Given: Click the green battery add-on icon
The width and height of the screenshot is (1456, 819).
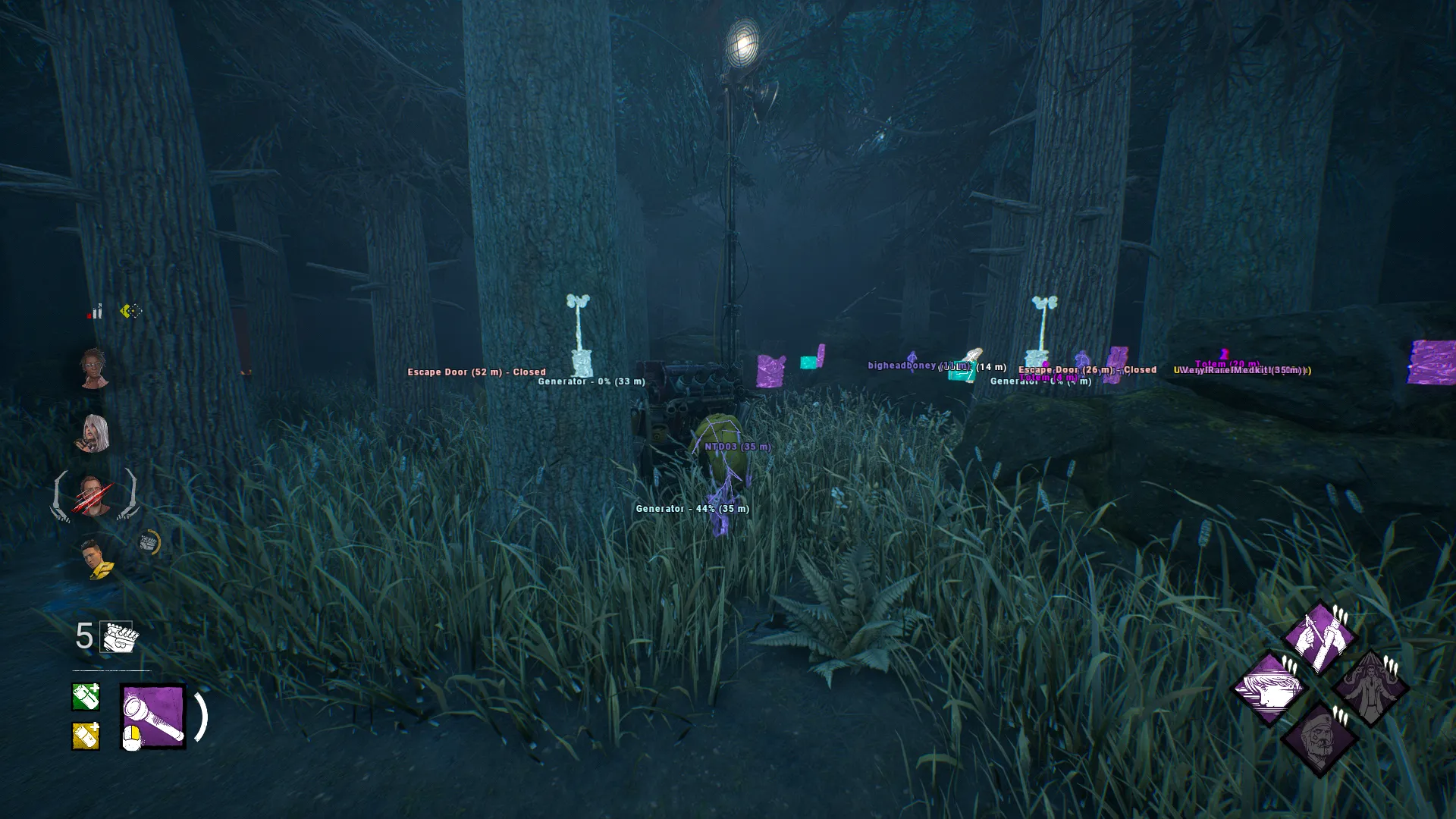Looking at the screenshot, I should pos(86,697).
